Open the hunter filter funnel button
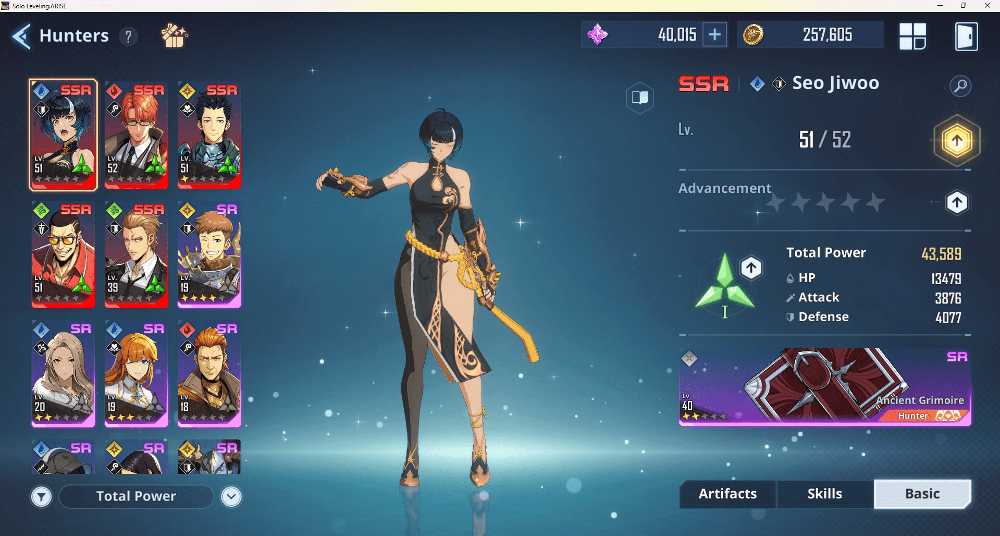 click(41, 496)
